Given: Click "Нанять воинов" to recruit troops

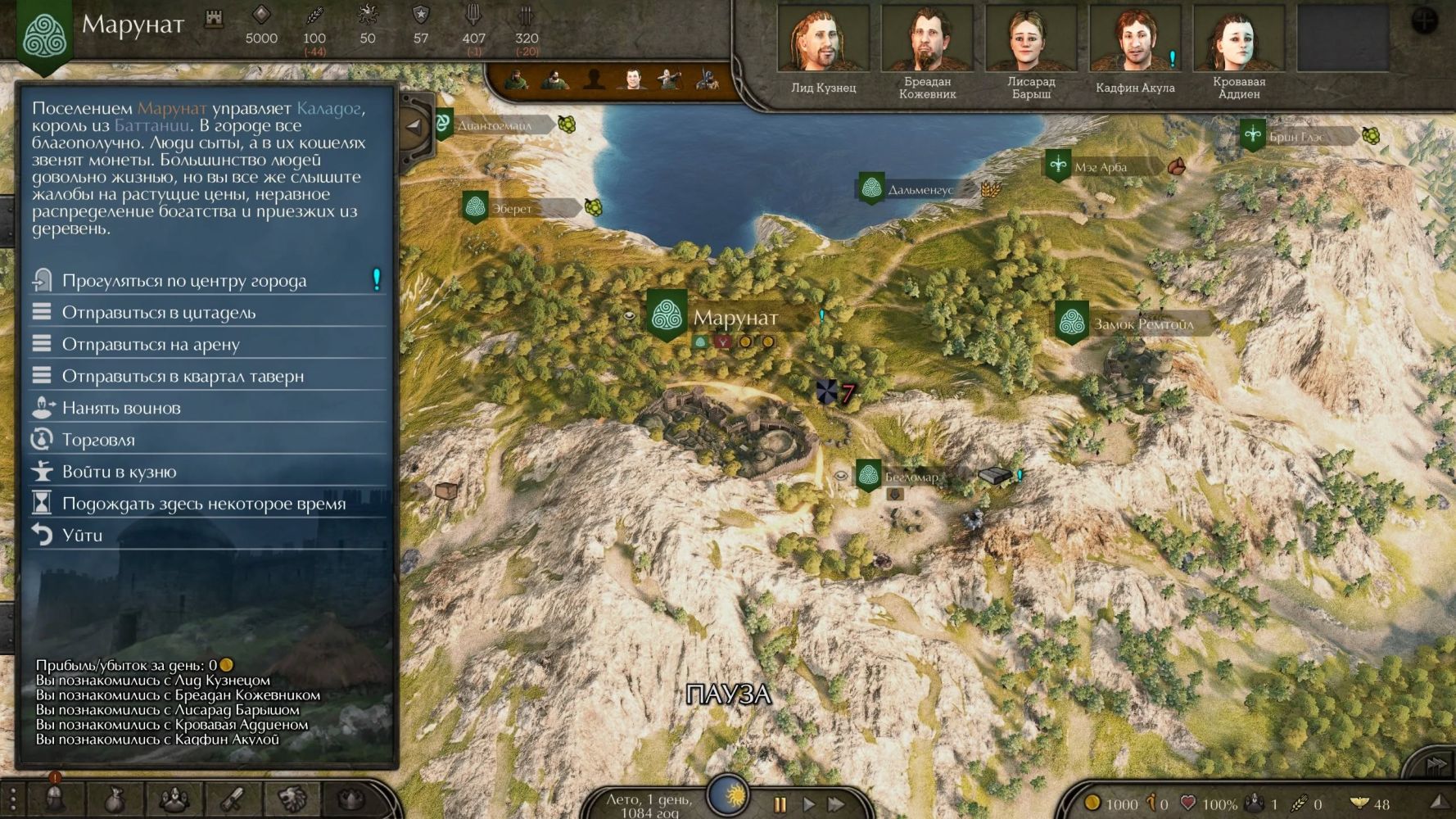Looking at the screenshot, I should (121, 408).
